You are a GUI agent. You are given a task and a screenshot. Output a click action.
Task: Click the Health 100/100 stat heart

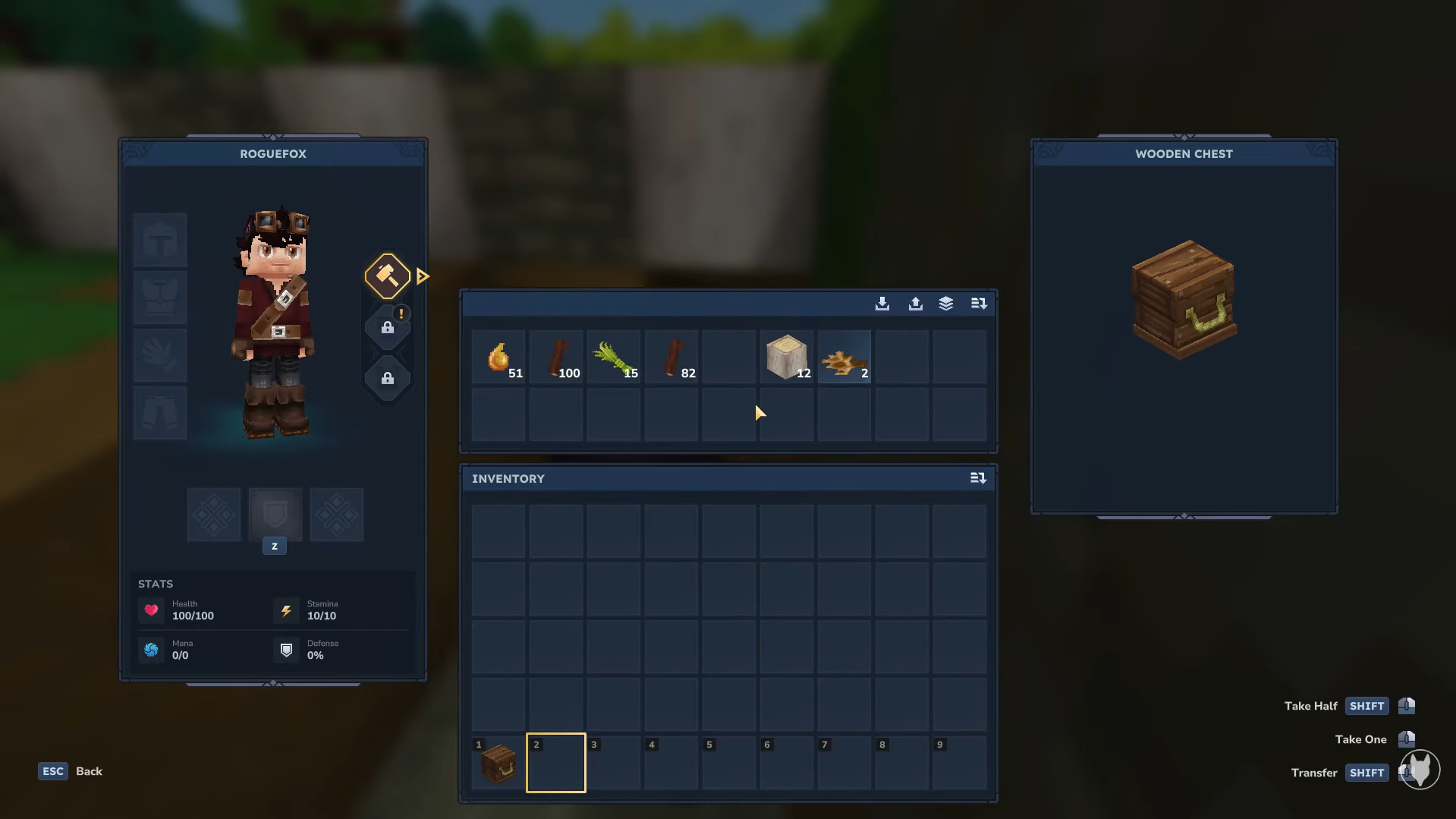coord(151,610)
